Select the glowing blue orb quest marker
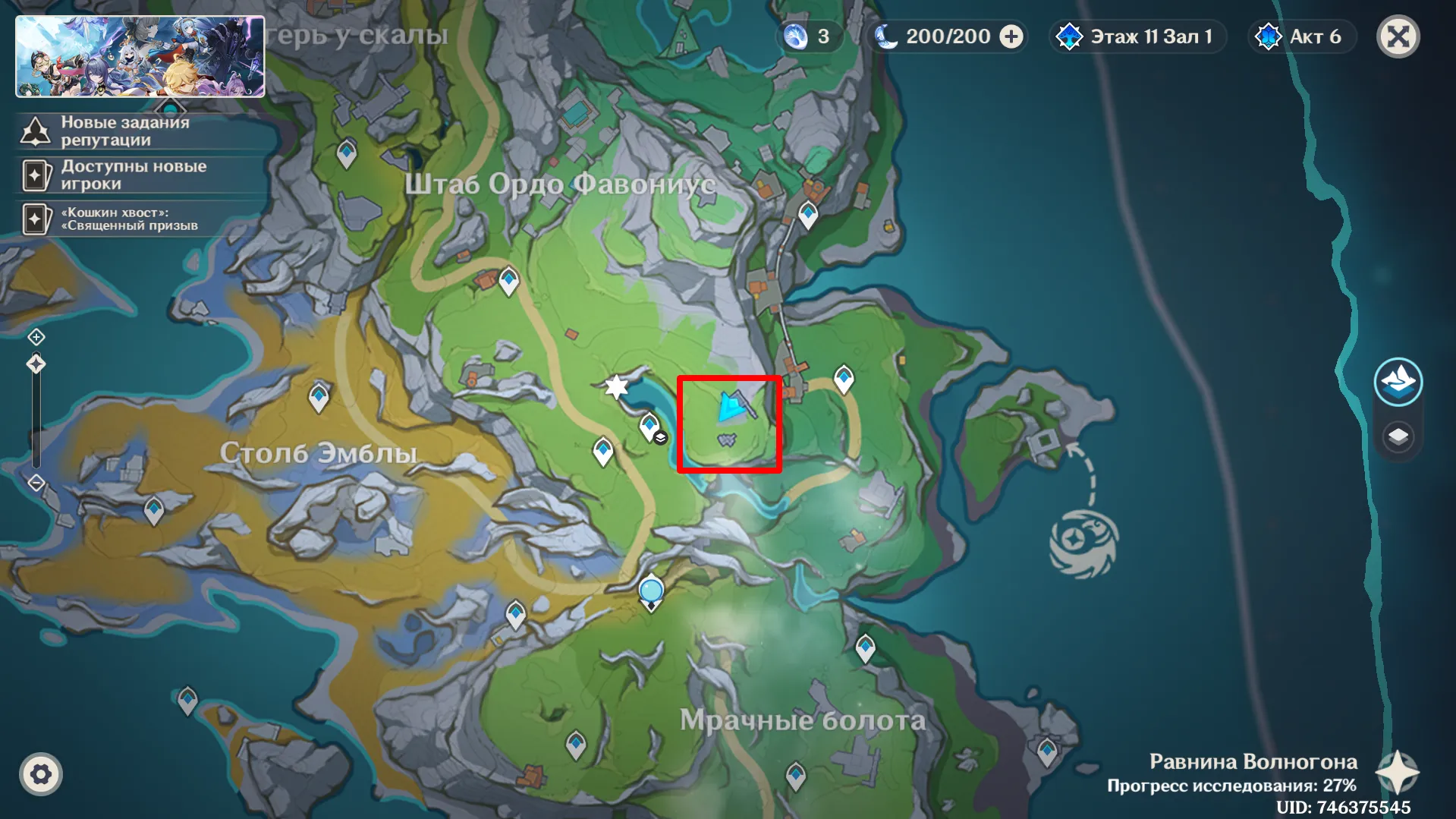Viewport: 1456px width, 819px height. (651, 590)
